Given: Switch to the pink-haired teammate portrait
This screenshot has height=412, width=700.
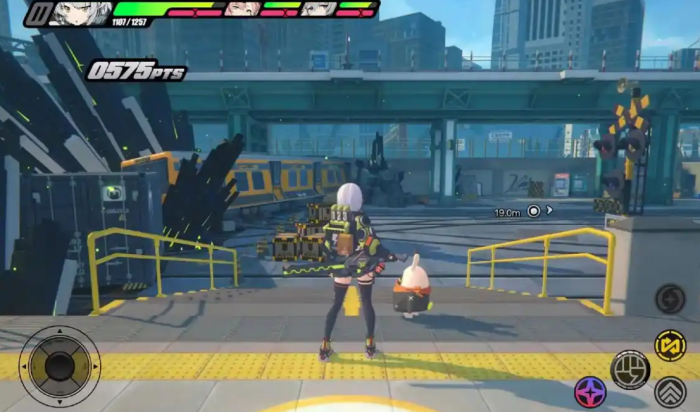Looking at the screenshot, I should point(242,9).
